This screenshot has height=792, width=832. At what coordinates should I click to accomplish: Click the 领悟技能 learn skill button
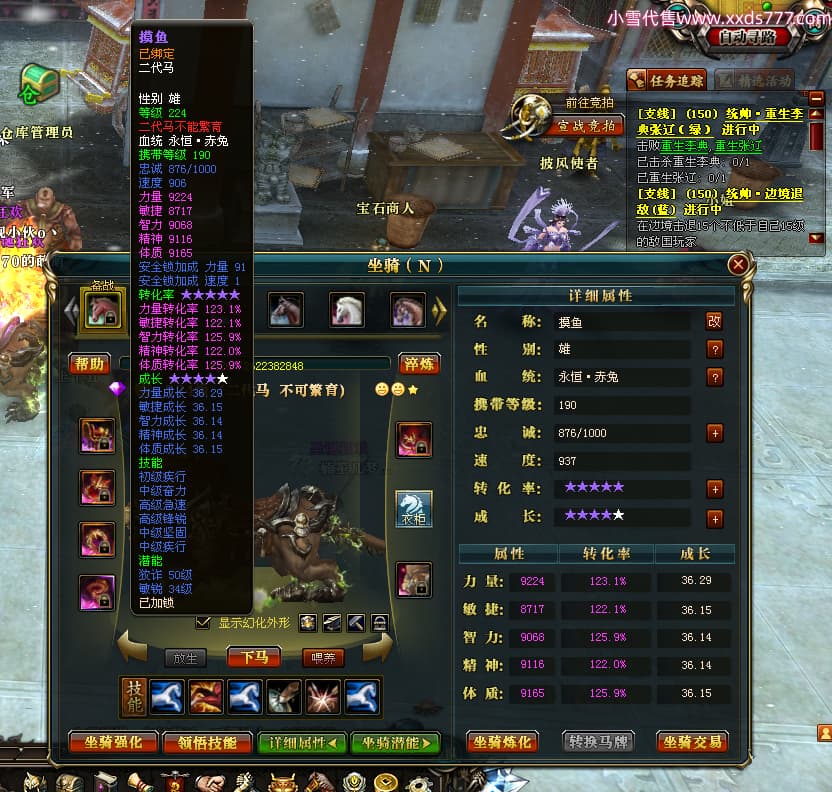tap(207, 742)
